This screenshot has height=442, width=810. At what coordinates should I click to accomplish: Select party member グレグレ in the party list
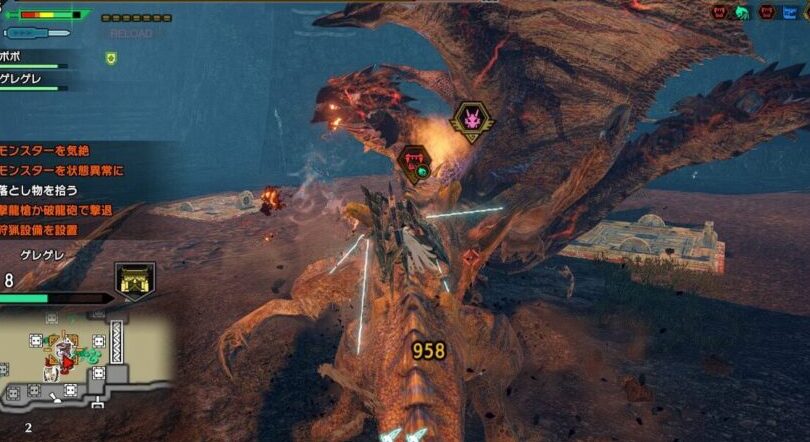(x=22, y=78)
